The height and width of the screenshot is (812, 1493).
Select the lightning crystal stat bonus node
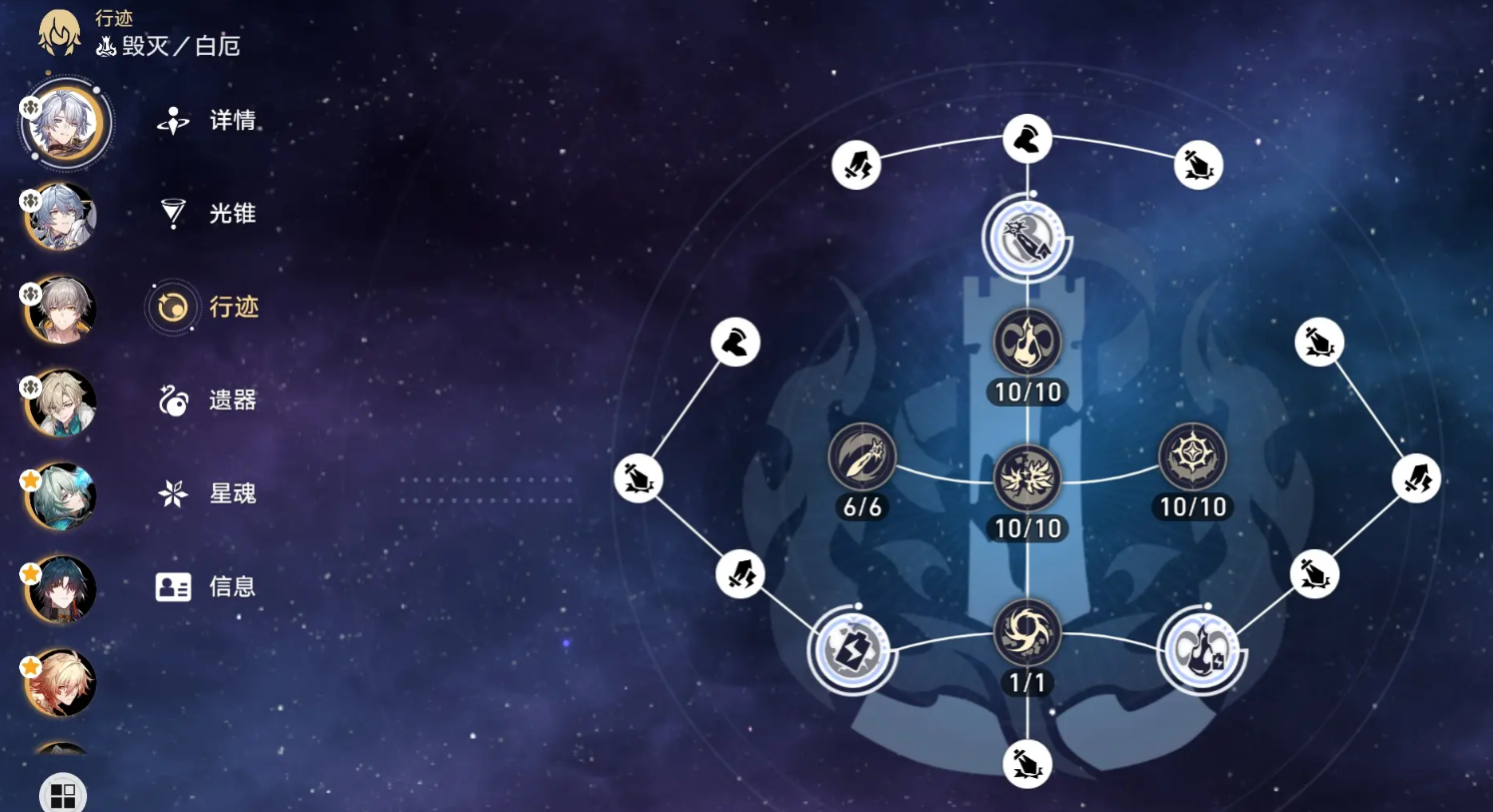click(x=741, y=573)
